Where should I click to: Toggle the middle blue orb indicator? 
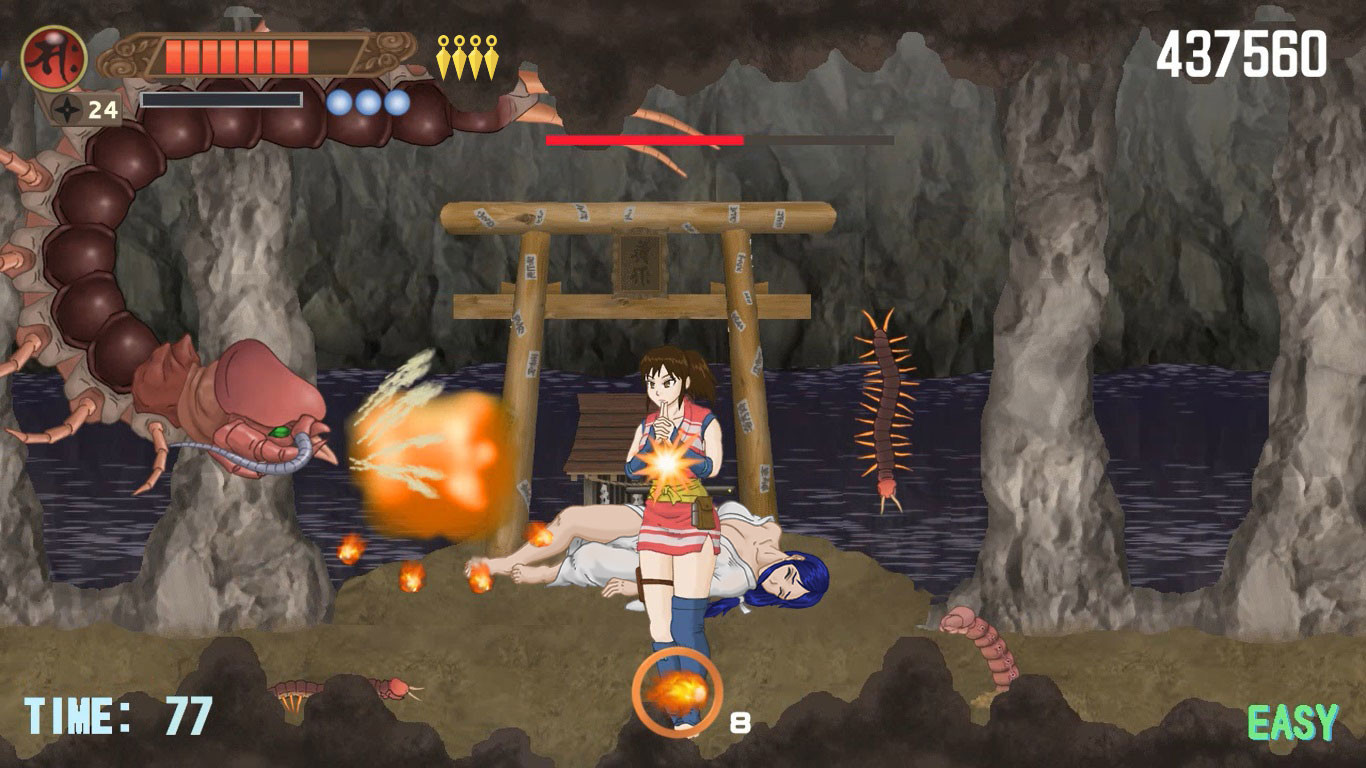(366, 103)
